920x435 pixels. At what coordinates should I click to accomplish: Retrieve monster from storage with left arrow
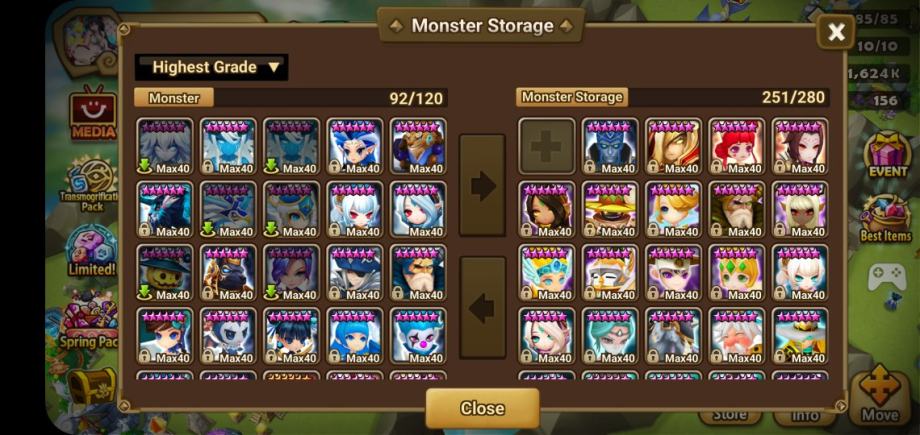click(x=483, y=307)
